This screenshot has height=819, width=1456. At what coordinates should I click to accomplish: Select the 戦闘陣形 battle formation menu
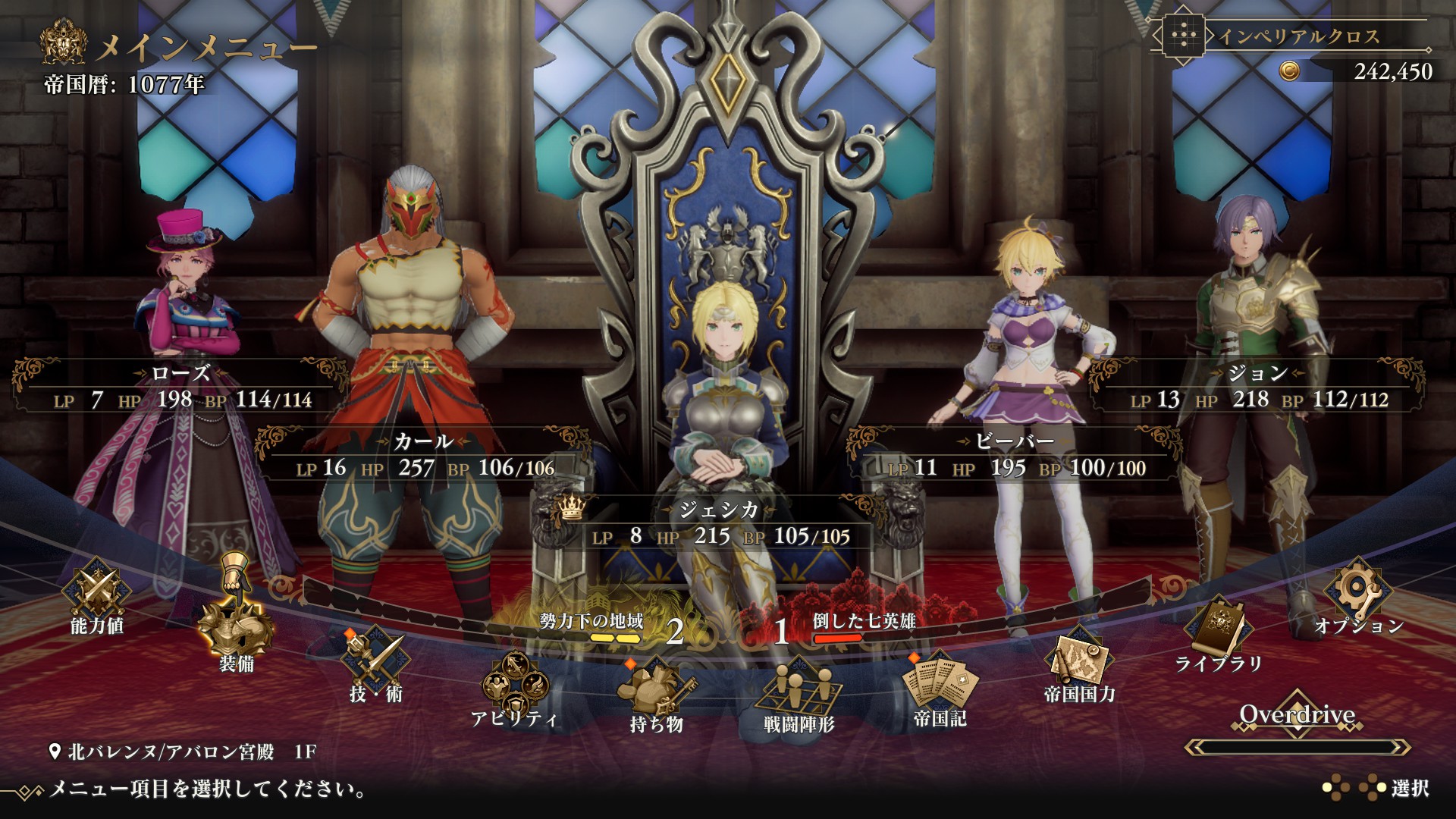click(x=799, y=696)
